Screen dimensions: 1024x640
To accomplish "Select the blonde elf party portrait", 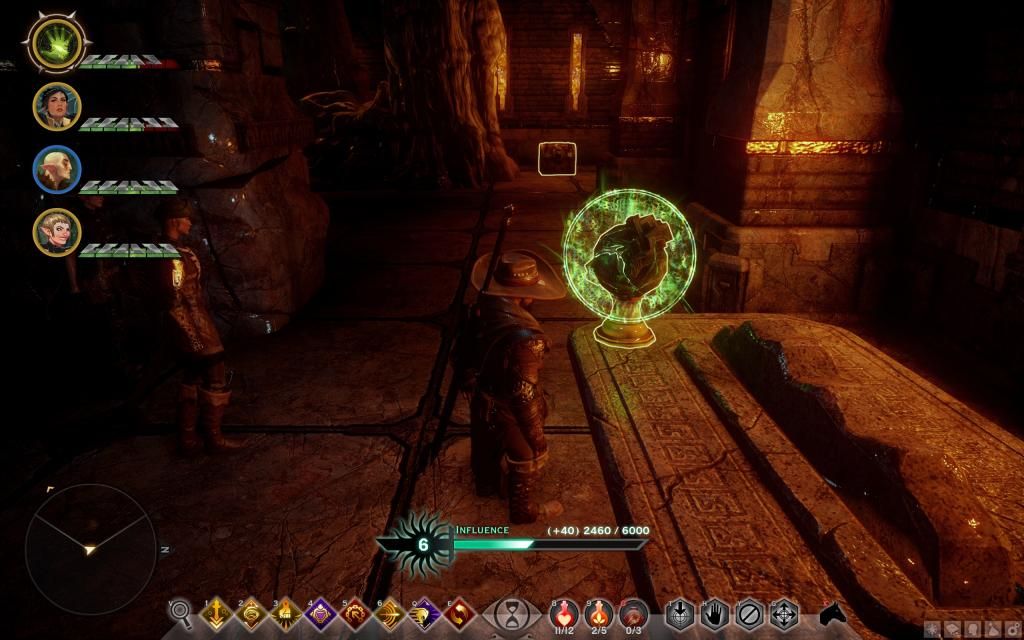I will (x=56, y=232).
